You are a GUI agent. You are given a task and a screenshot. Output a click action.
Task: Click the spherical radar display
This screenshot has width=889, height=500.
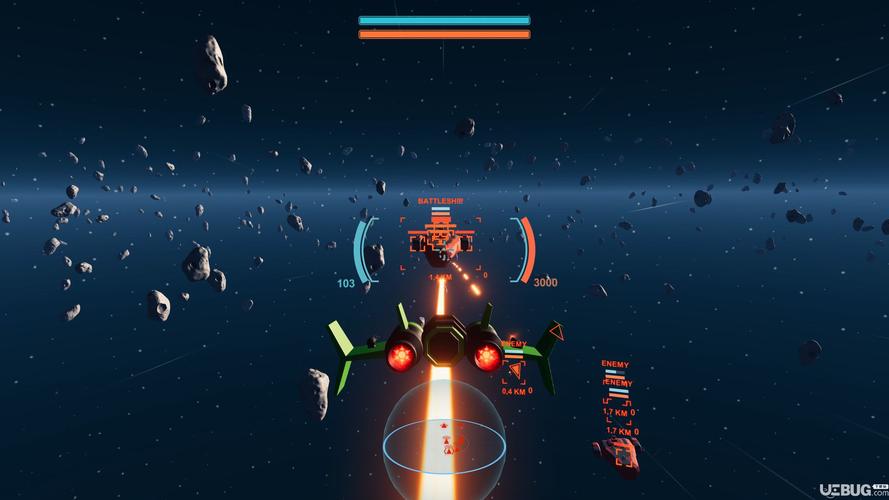pyautogui.click(x=445, y=442)
